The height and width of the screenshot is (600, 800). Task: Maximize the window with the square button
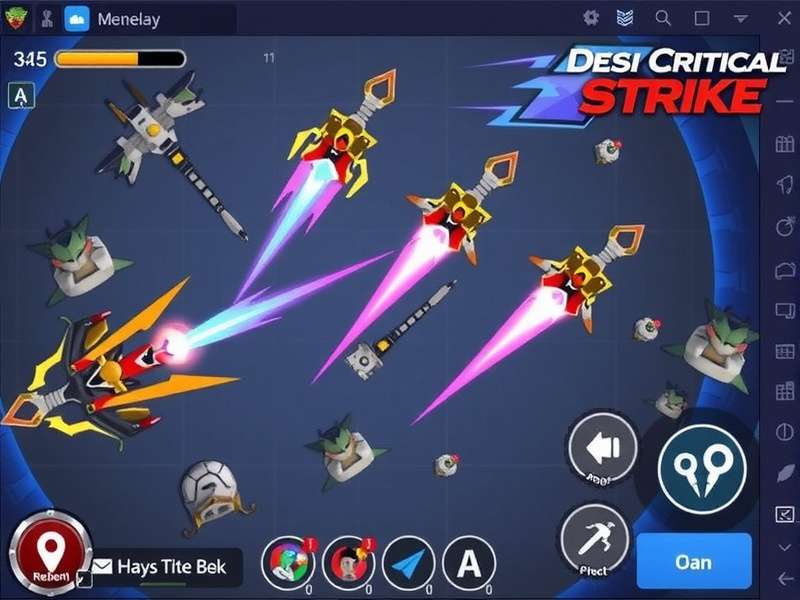pos(702,18)
